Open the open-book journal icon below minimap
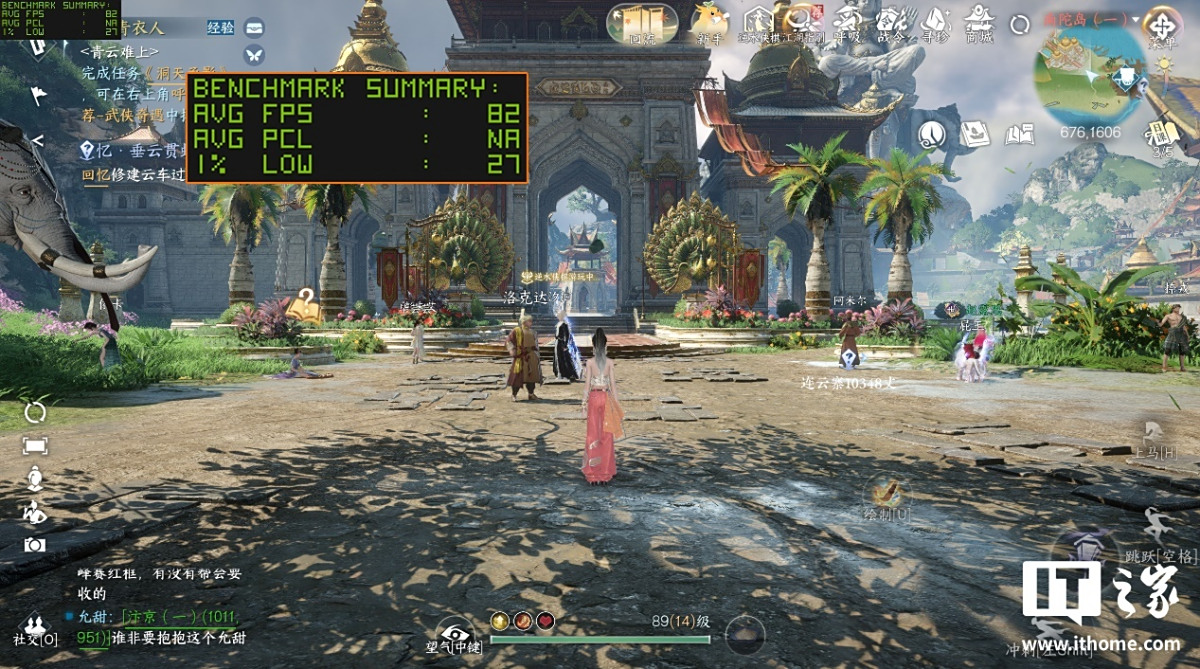 click(x=1019, y=133)
